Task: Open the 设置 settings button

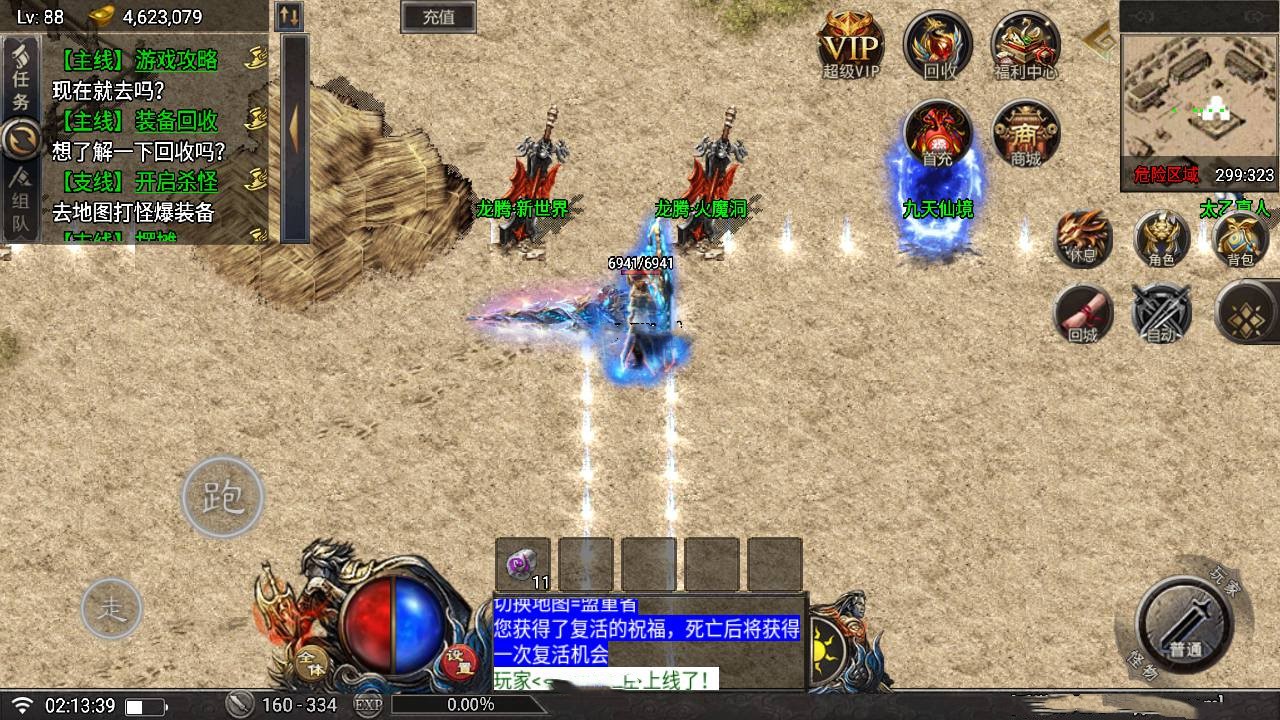Action: coord(459,661)
